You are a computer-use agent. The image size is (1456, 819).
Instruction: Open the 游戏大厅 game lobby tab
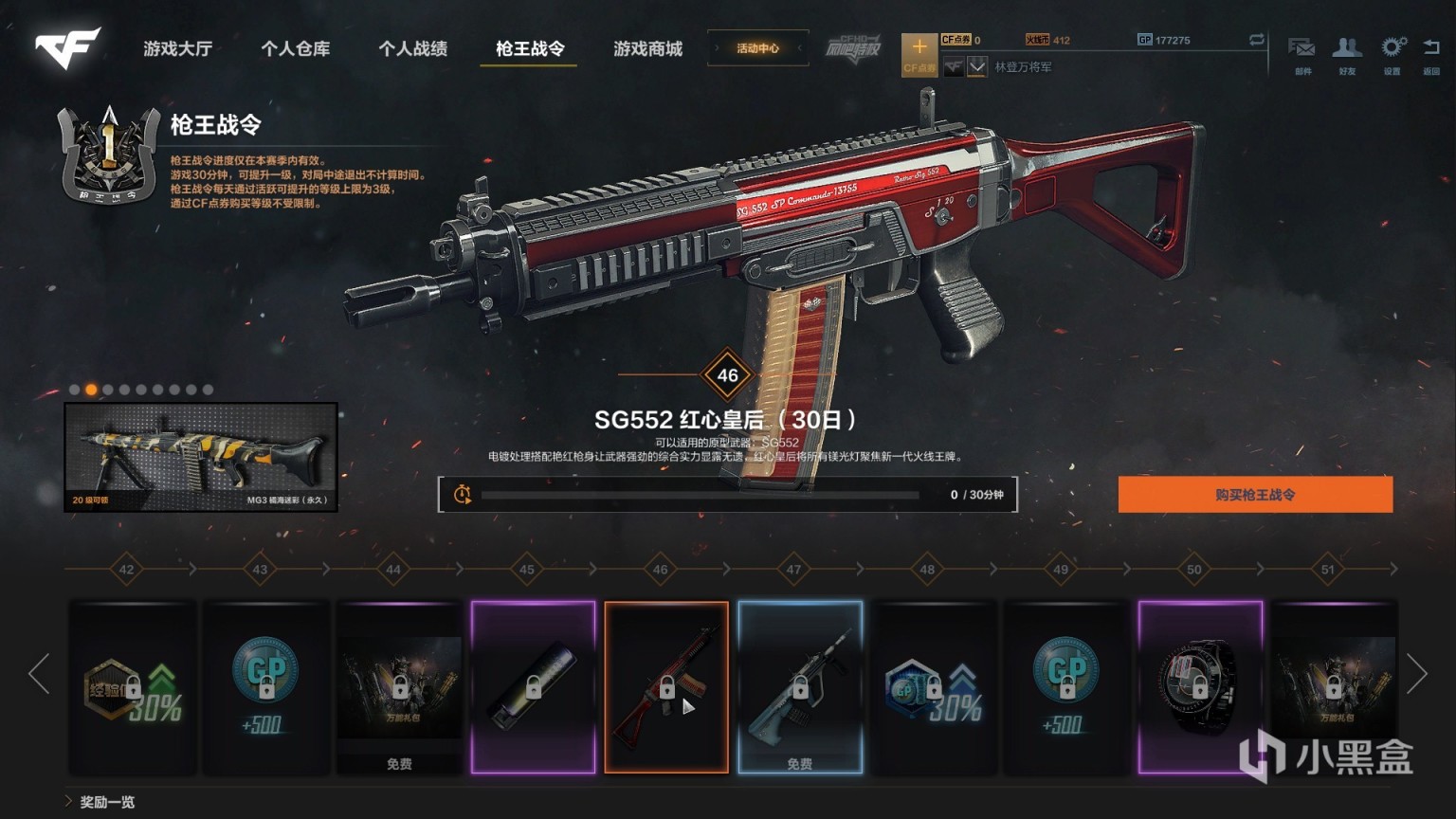(177, 48)
